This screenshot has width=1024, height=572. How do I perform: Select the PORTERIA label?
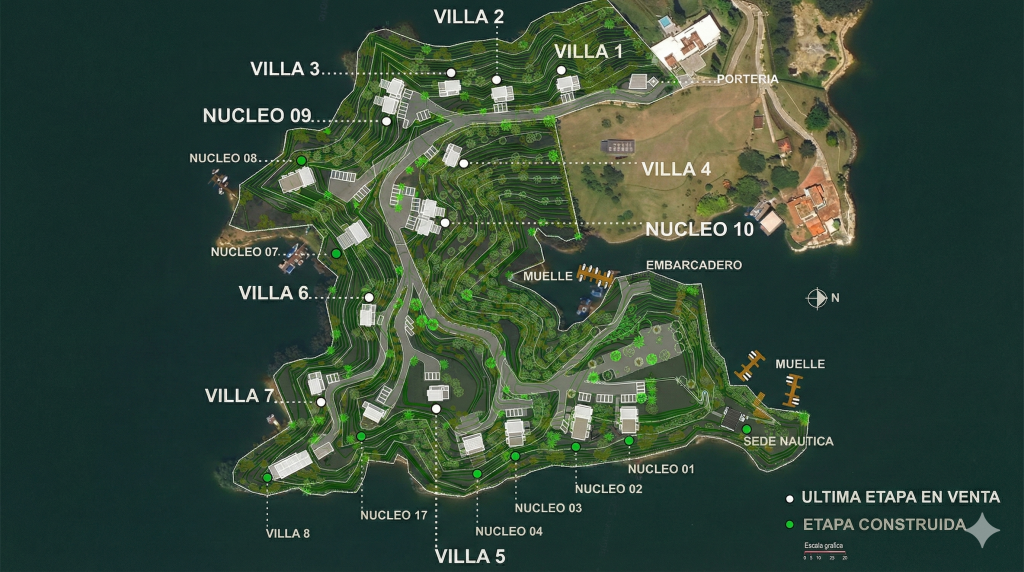coord(747,79)
